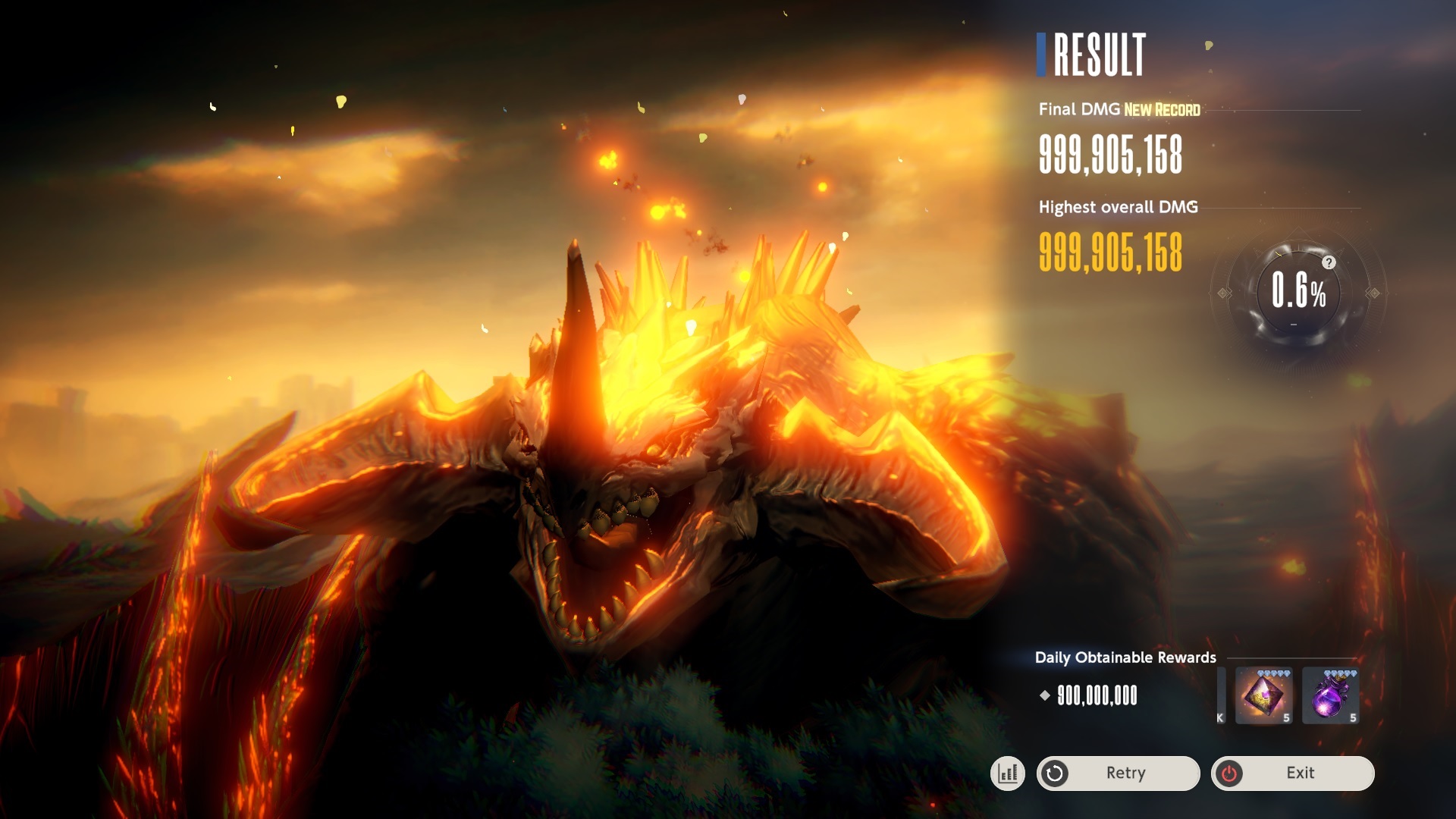Inspect the gold crystal reward item
Image resolution: width=1456 pixels, height=819 pixels.
tap(1263, 695)
